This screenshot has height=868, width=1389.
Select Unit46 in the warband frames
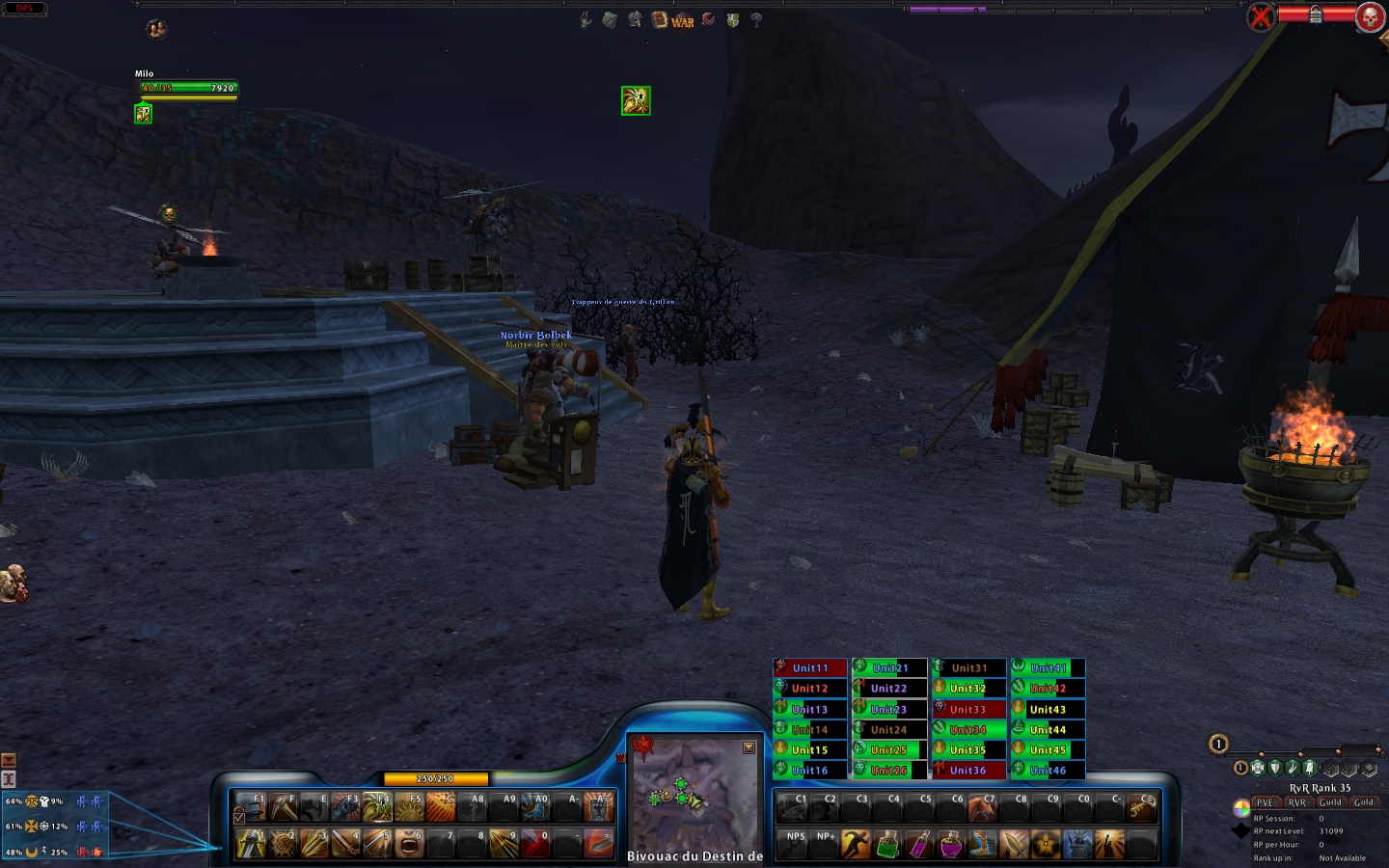pos(1048,771)
